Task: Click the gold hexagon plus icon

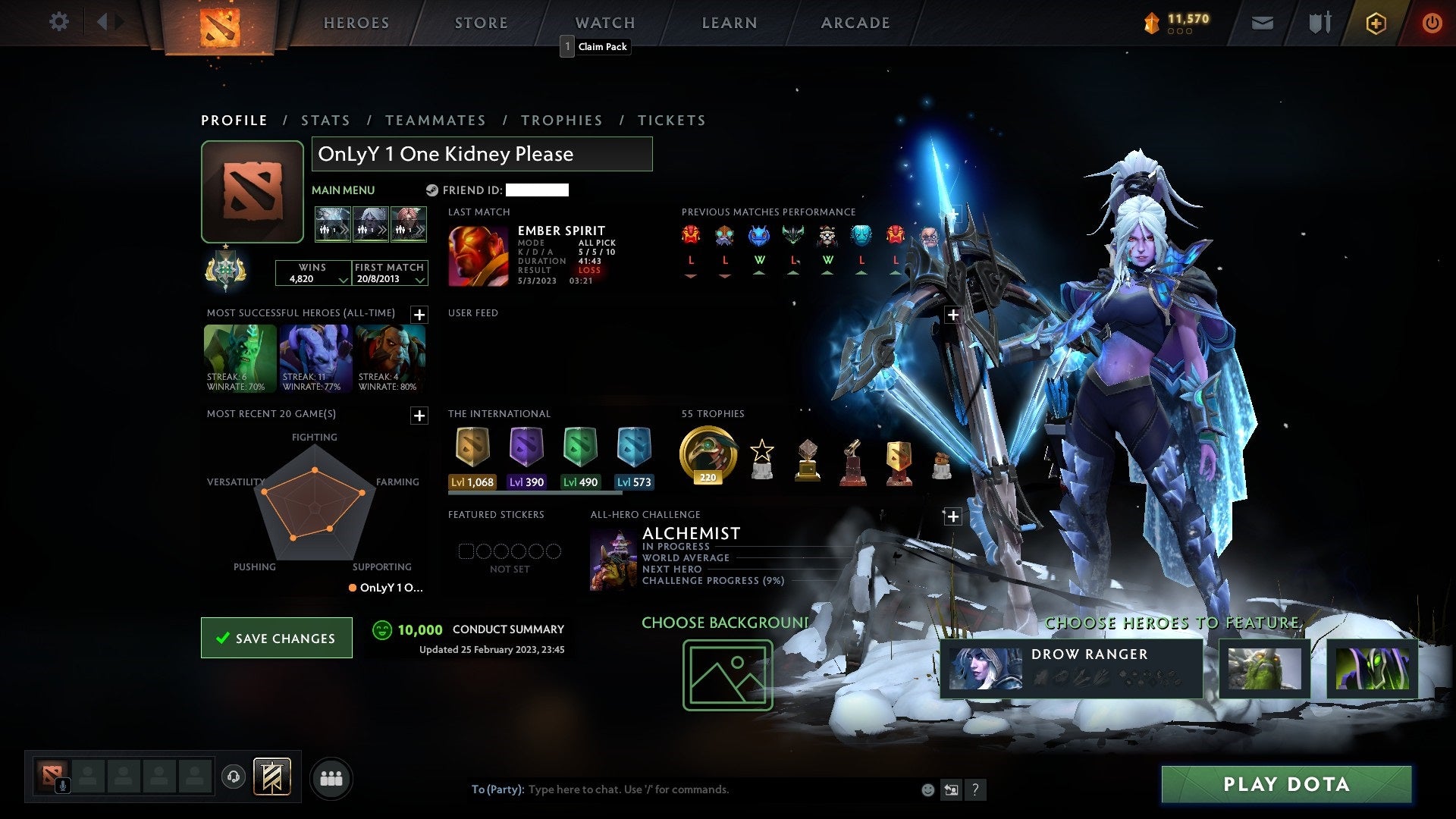Action: point(1375,23)
